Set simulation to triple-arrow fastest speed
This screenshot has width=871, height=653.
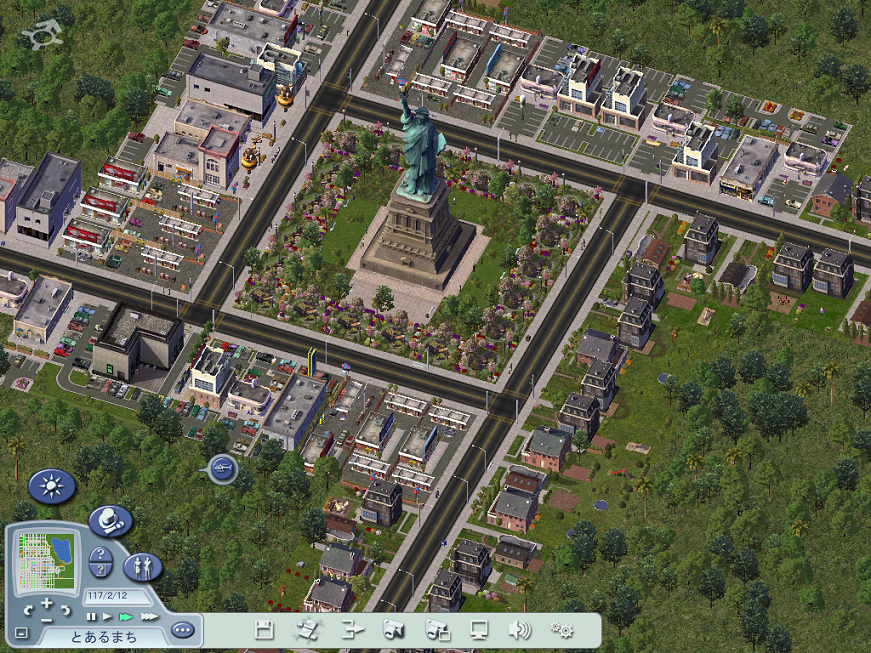149,617
